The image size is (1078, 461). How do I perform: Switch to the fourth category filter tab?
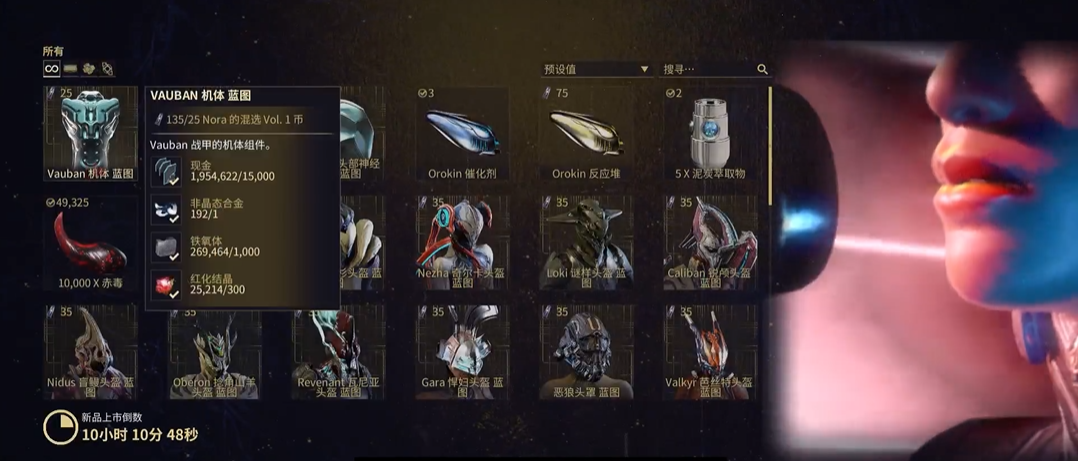click(x=107, y=69)
